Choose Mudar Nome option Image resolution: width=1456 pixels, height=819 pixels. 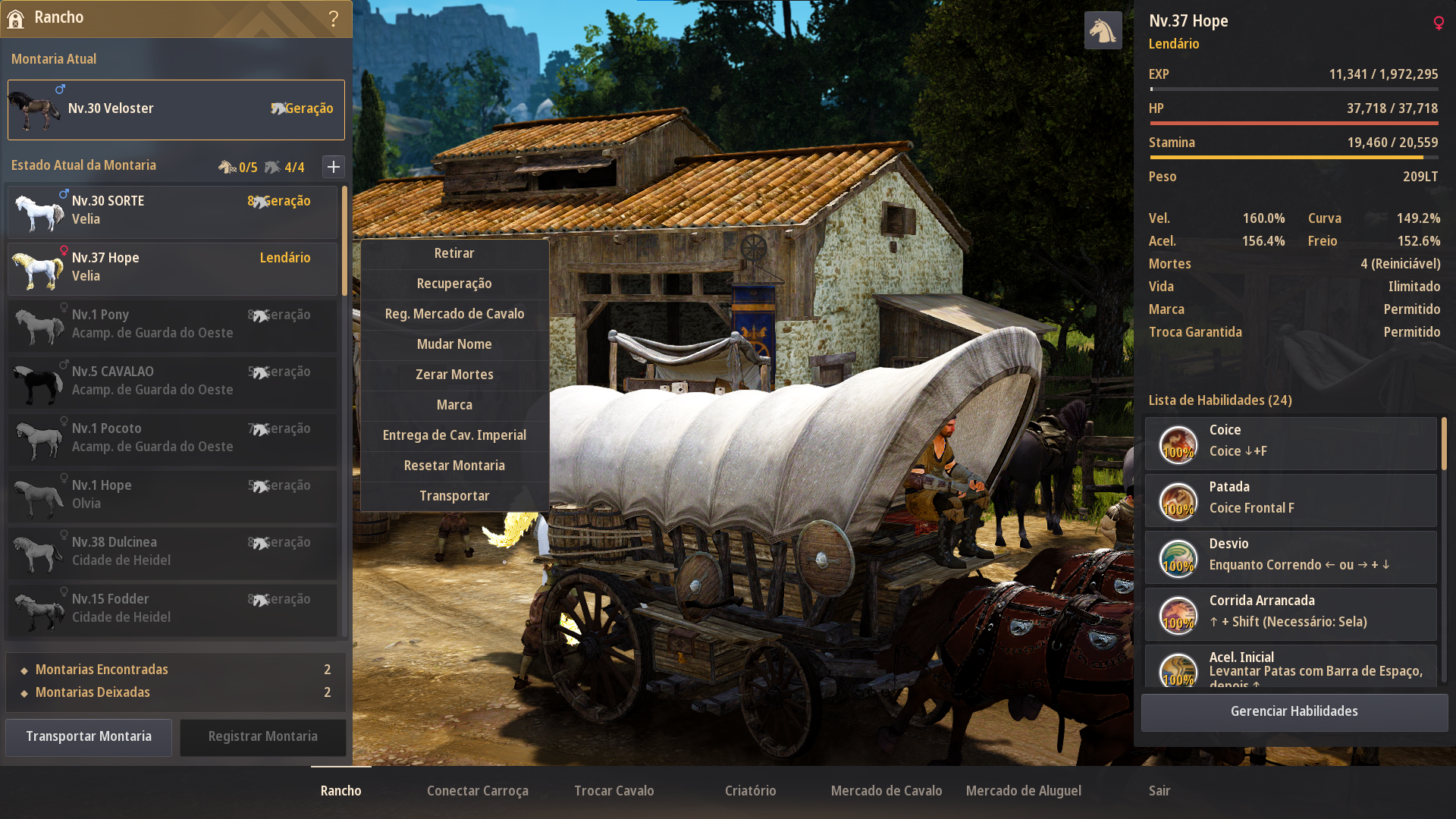pyautogui.click(x=454, y=344)
